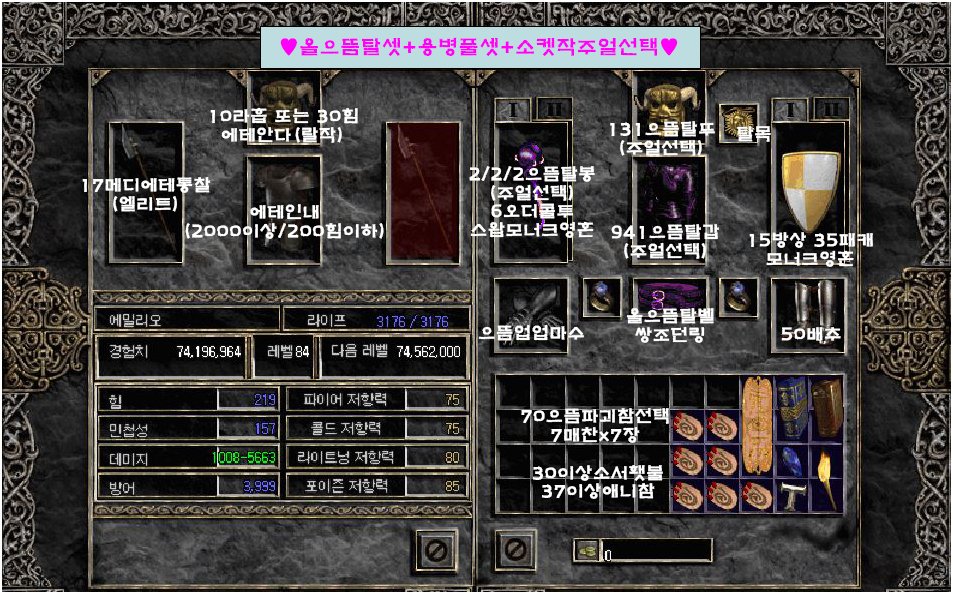
Task: Select the purple belt slot
Action: coord(670,297)
